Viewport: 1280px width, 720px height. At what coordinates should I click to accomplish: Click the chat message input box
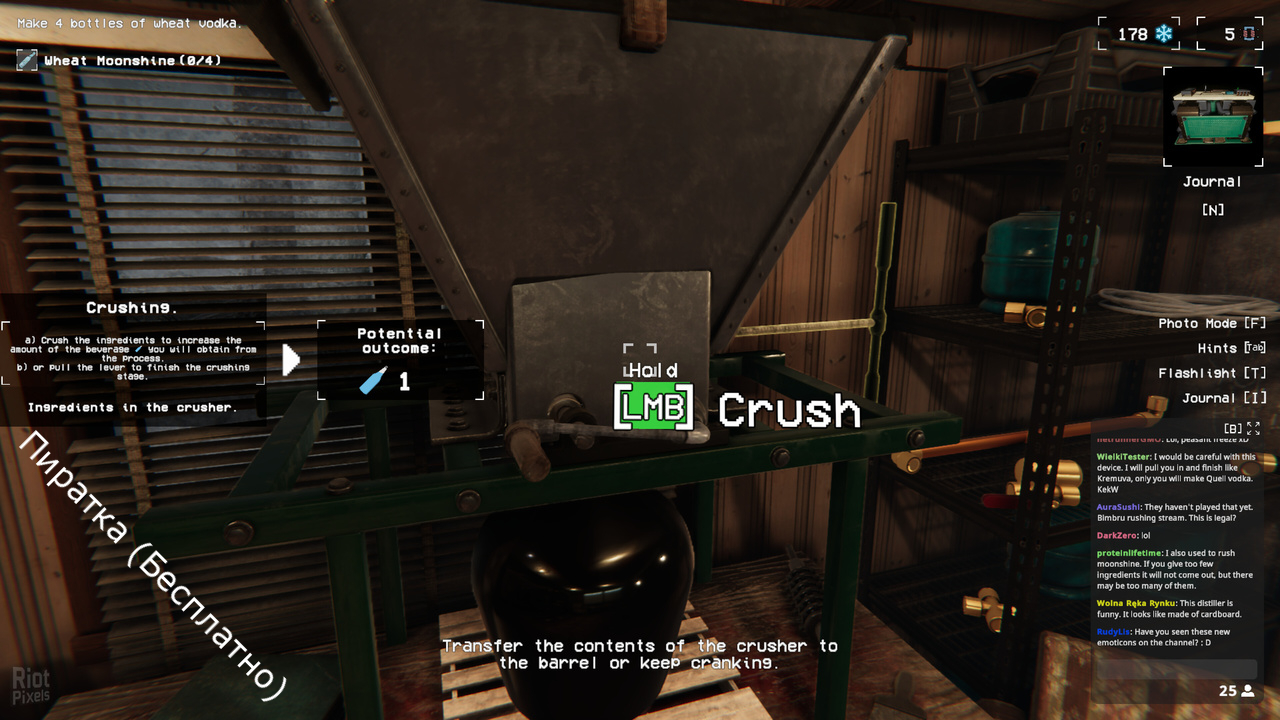coord(1176,670)
